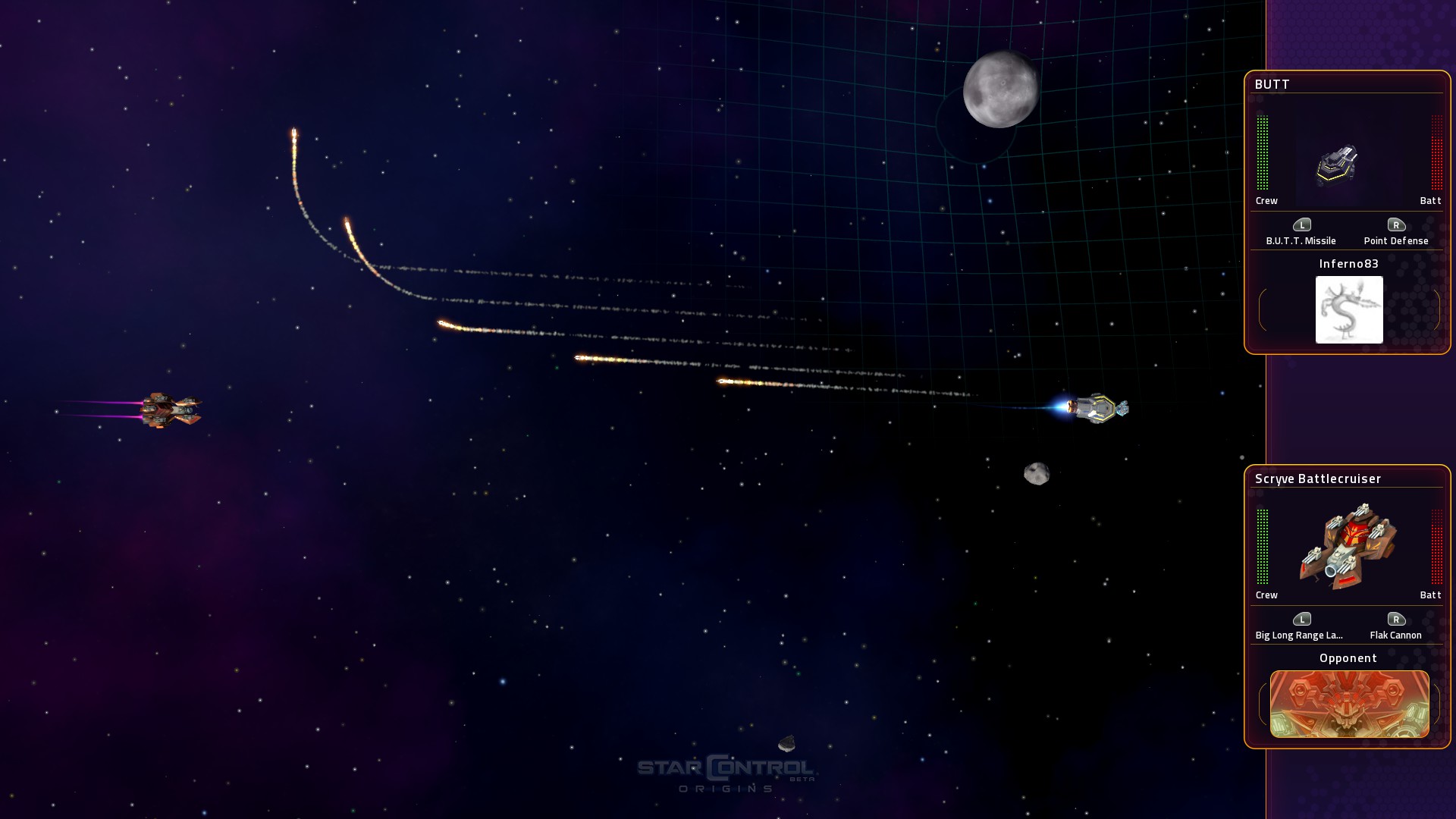Select the Opponent Scryve portrait image
The width and height of the screenshot is (1456, 819).
pos(1349,704)
